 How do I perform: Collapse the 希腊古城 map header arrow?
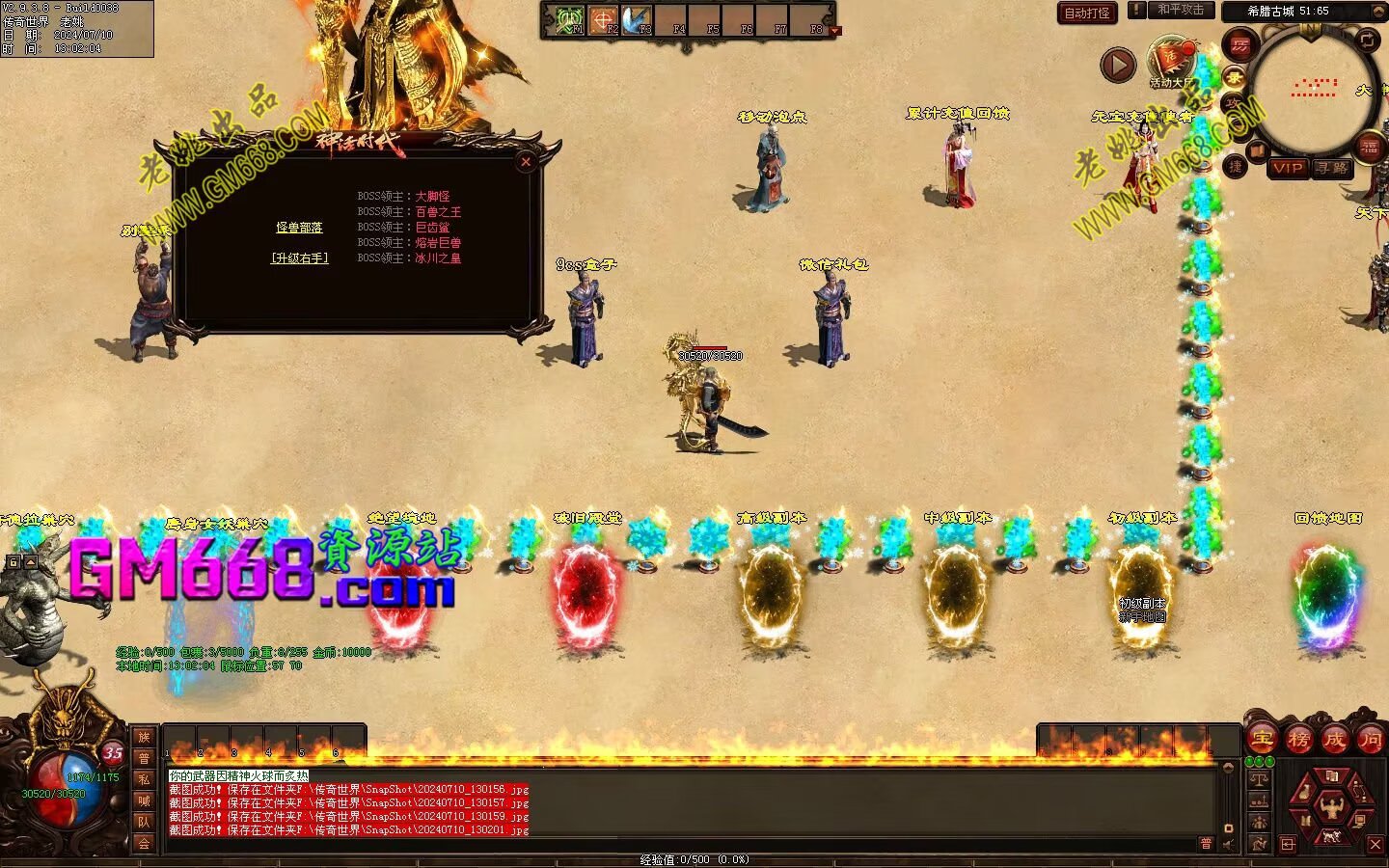click(x=1376, y=12)
